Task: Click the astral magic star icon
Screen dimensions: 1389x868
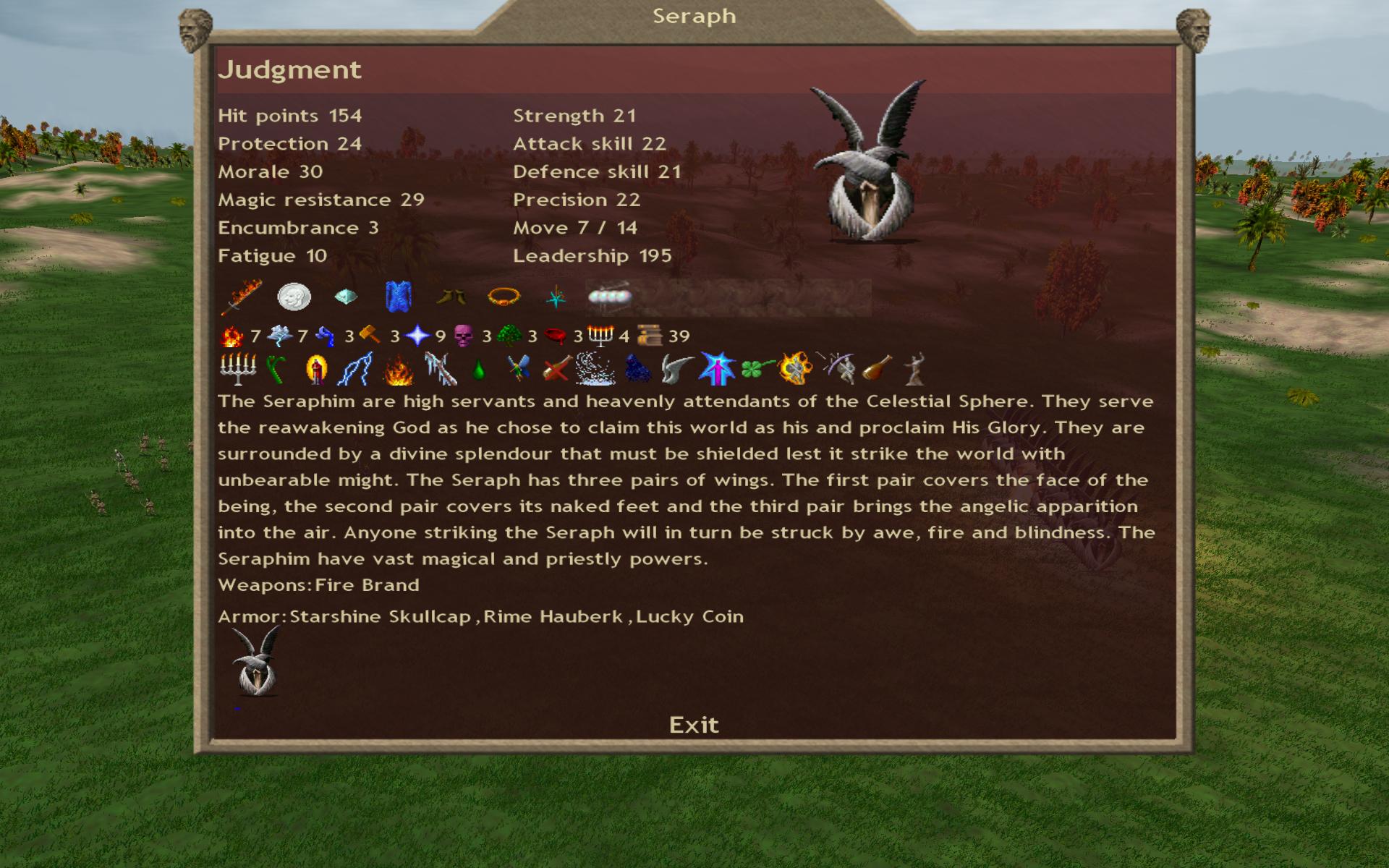Action: coord(417,336)
